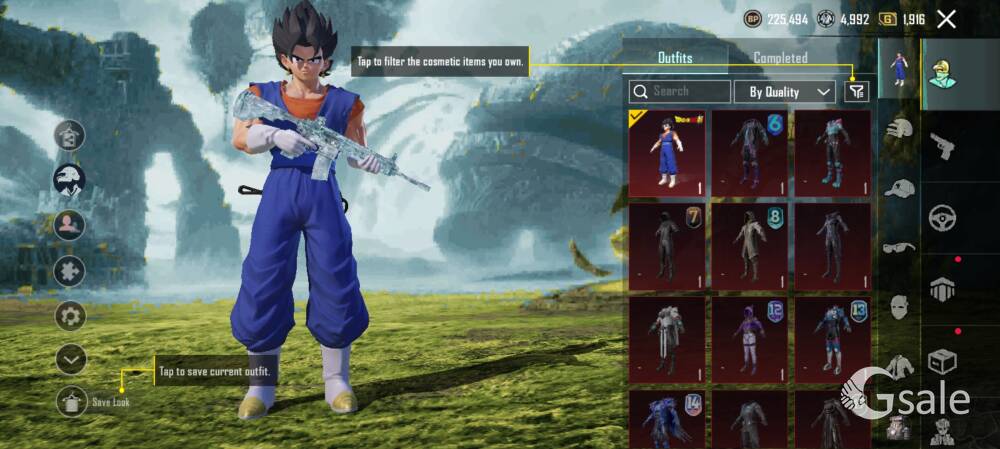Viewport: 1000px width, 449px height.
Task: Tap the Save Look button
Action: click(x=71, y=401)
